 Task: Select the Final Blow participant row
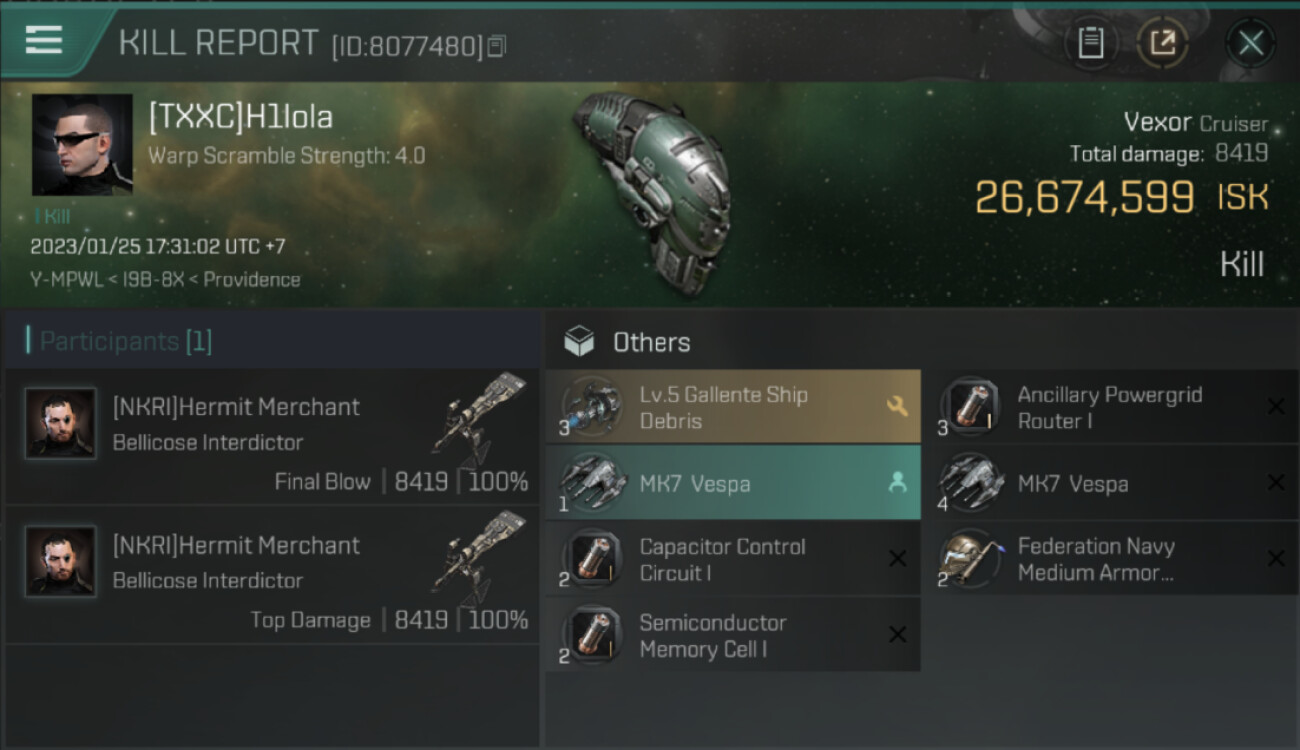click(x=272, y=438)
